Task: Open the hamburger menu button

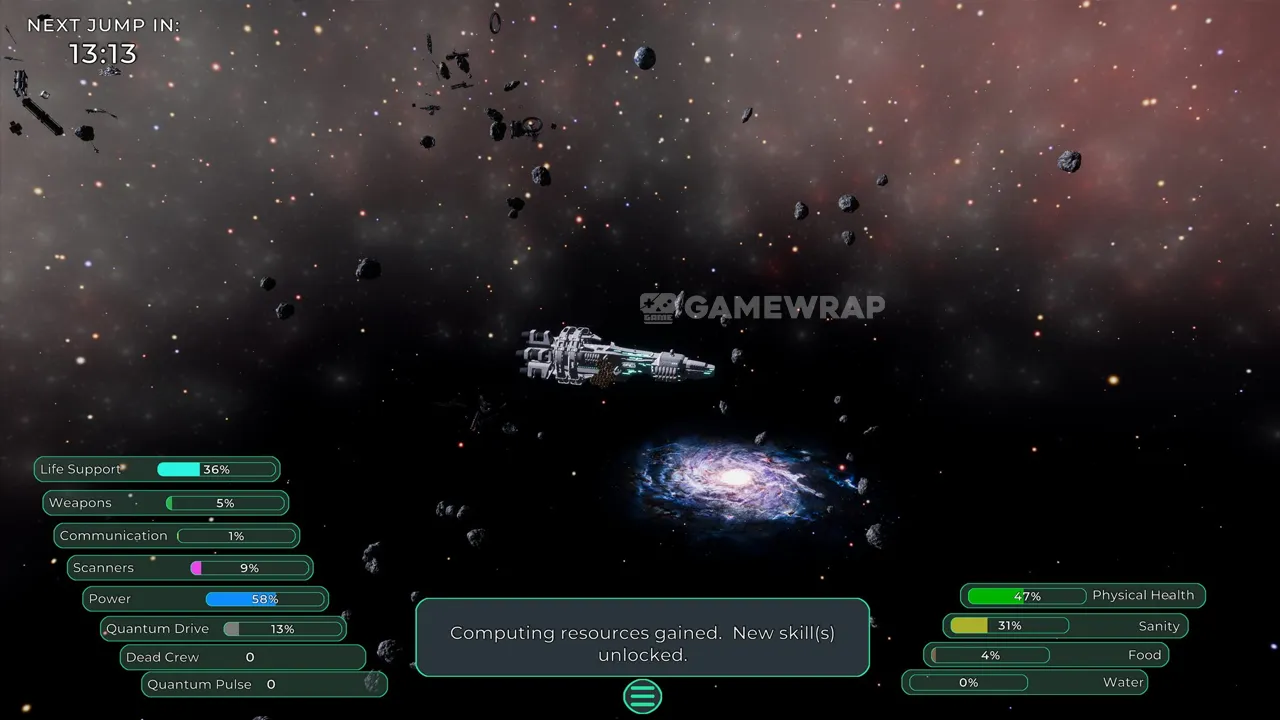Action: (642, 695)
